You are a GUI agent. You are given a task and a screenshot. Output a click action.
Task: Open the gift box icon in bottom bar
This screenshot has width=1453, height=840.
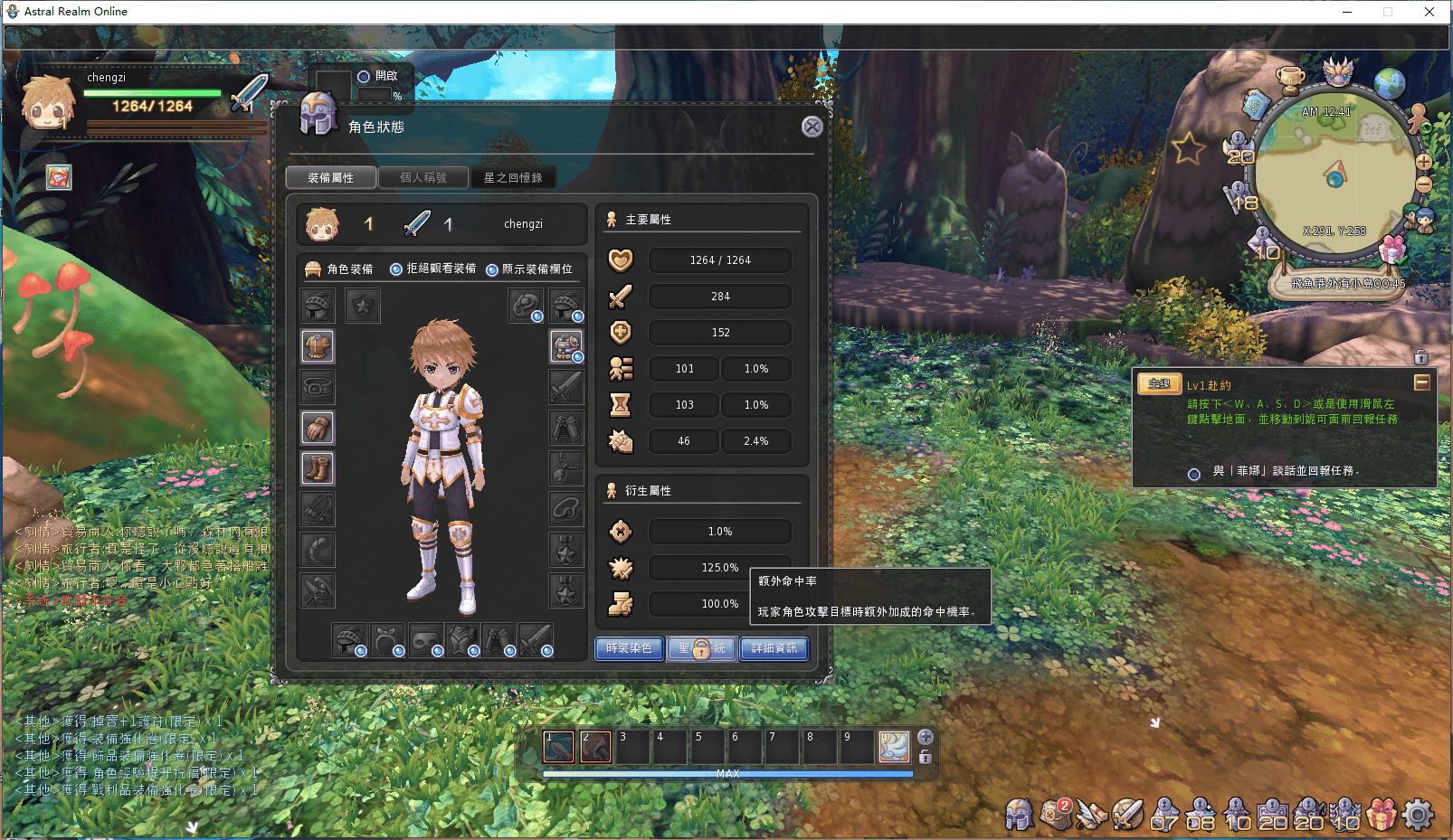[x=1382, y=815]
